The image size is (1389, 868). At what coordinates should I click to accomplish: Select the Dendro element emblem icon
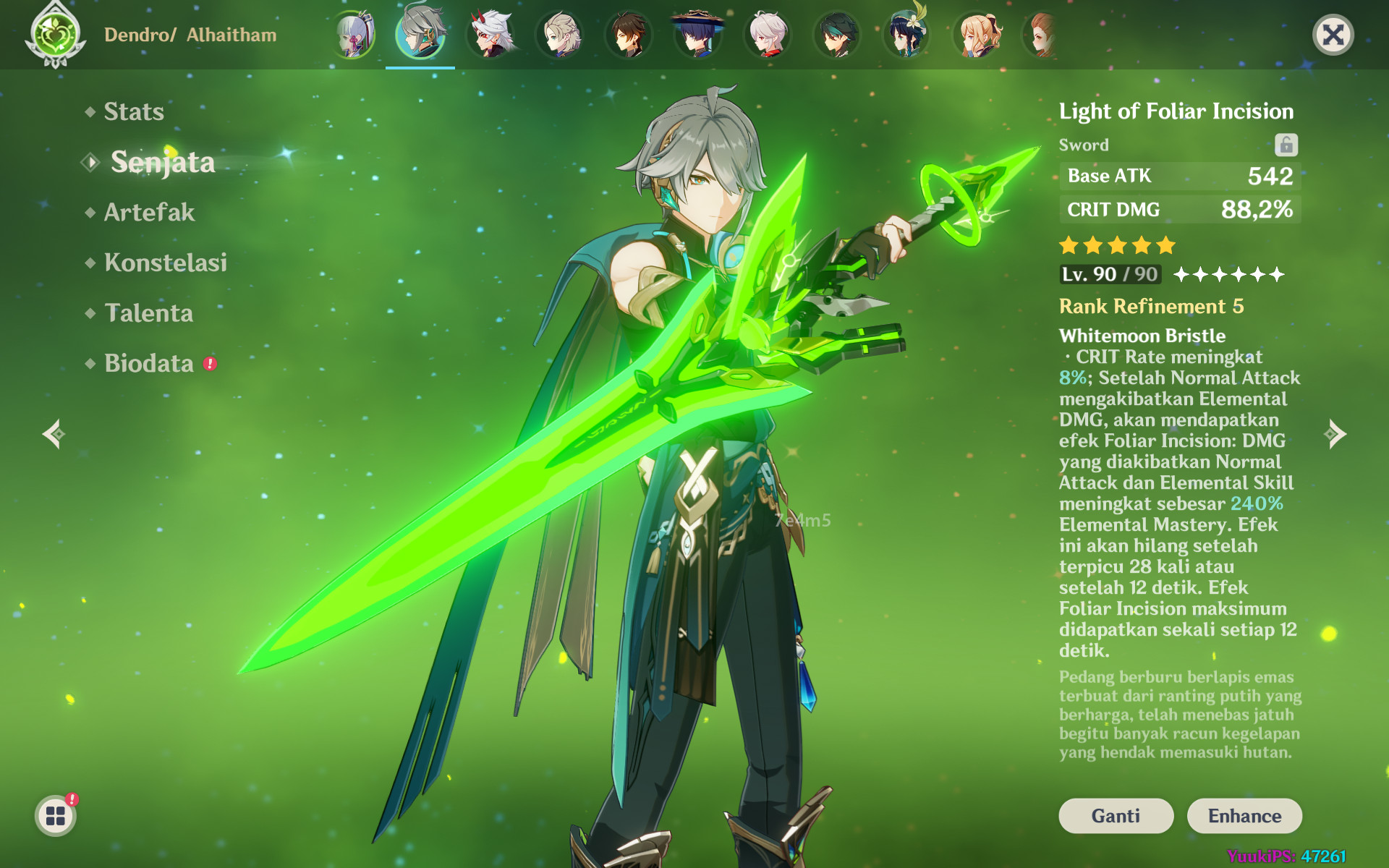pyautogui.click(x=54, y=34)
